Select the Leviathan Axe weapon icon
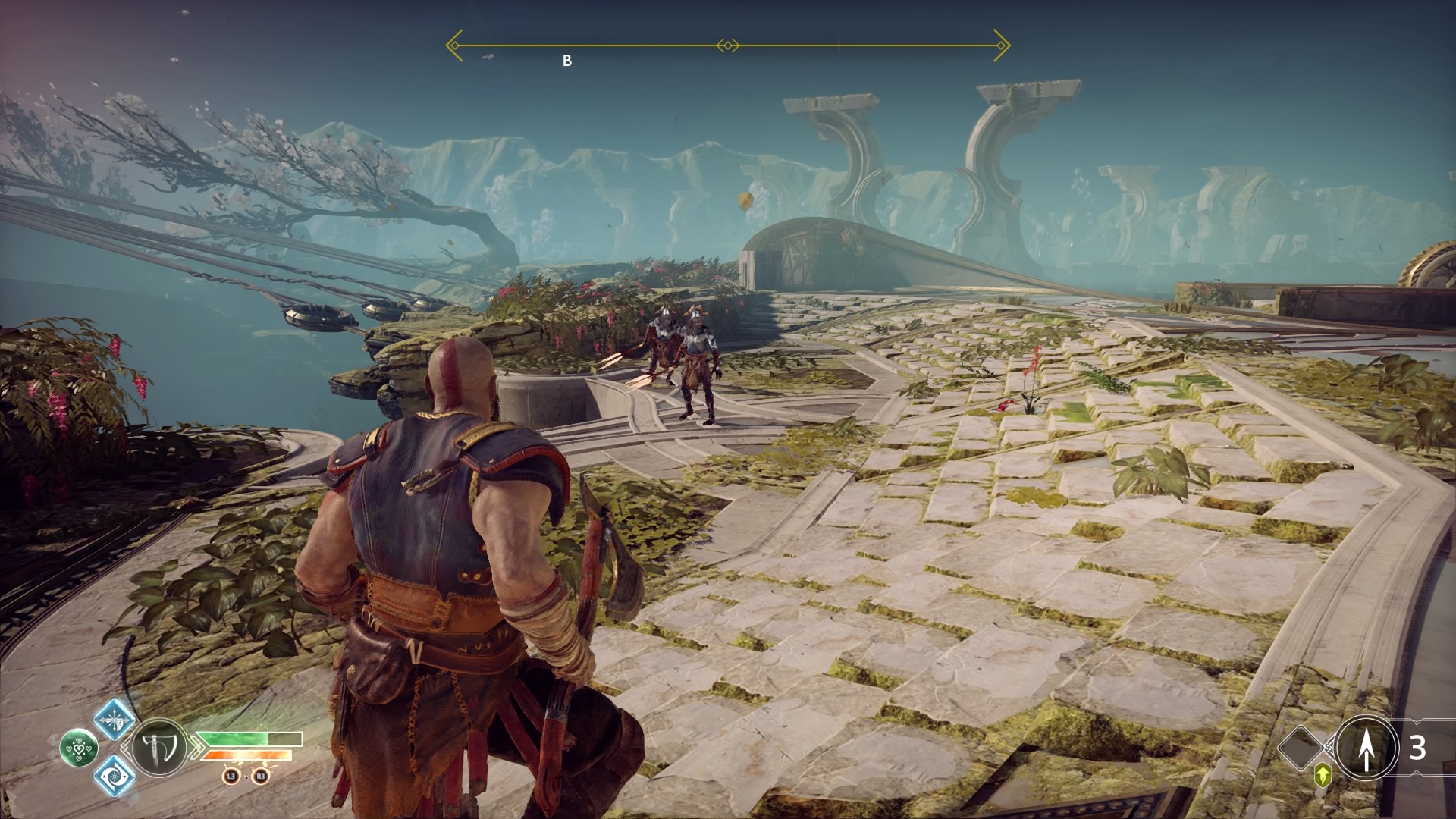The width and height of the screenshot is (1456, 819). click(x=159, y=748)
